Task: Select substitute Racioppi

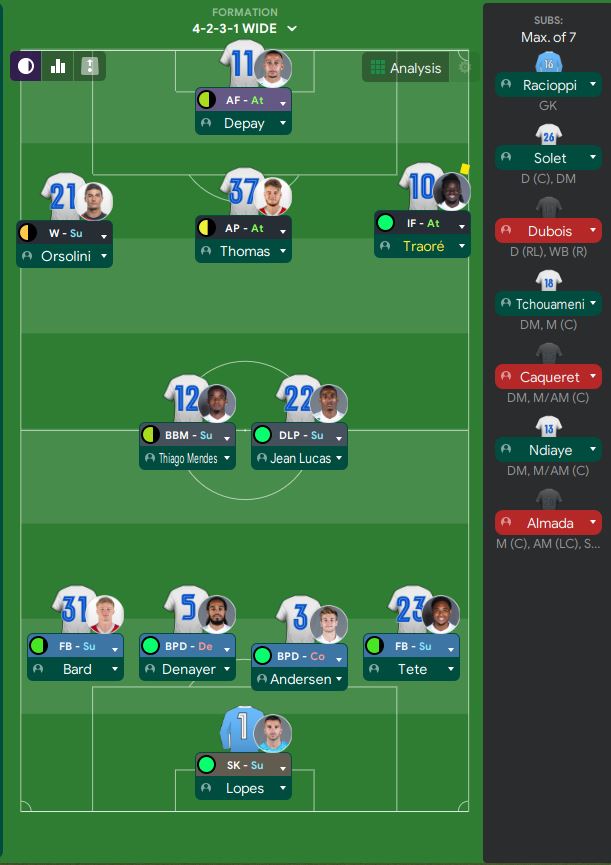Action: (548, 85)
